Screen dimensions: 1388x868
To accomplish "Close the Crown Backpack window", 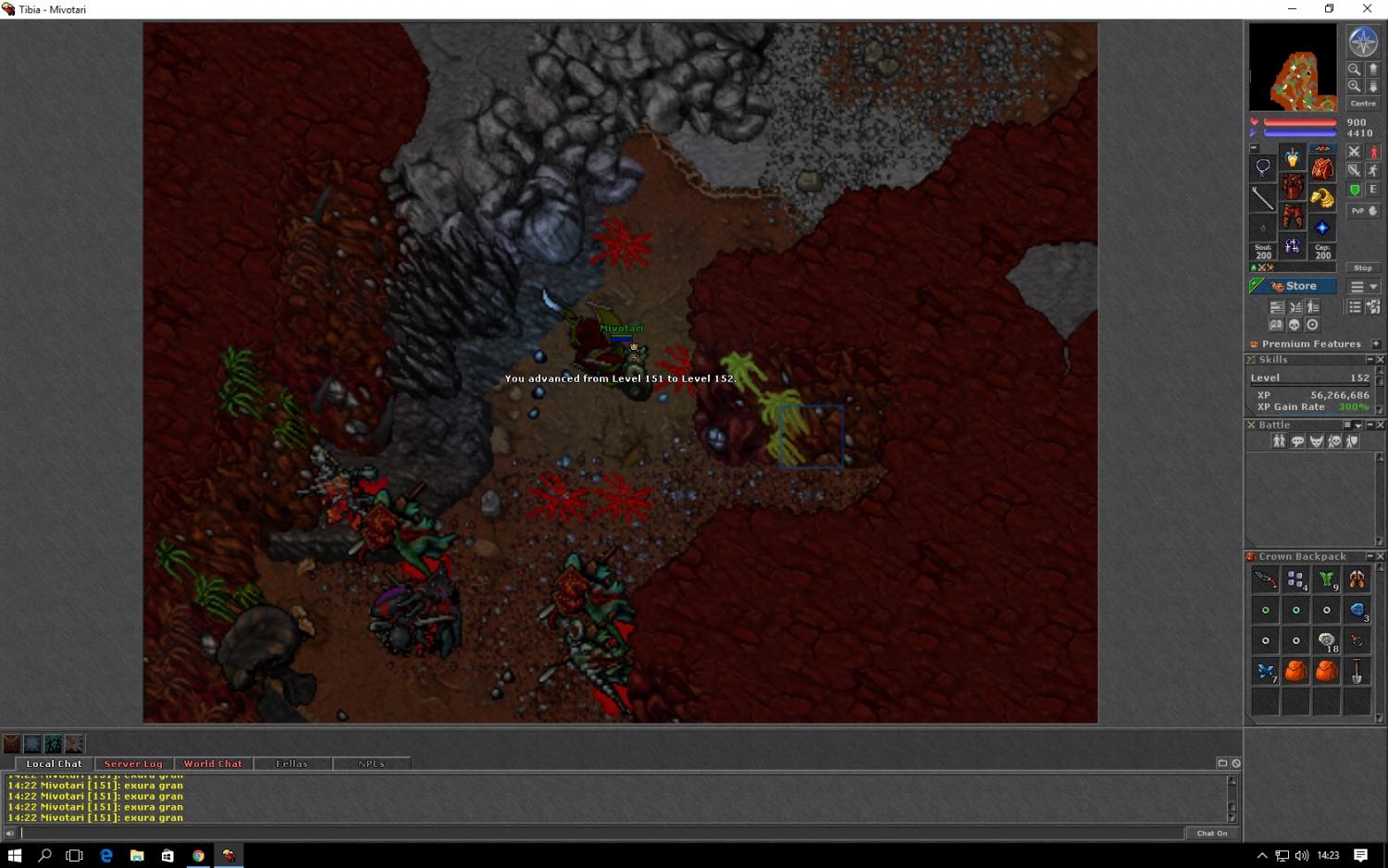I will 1380,556.
